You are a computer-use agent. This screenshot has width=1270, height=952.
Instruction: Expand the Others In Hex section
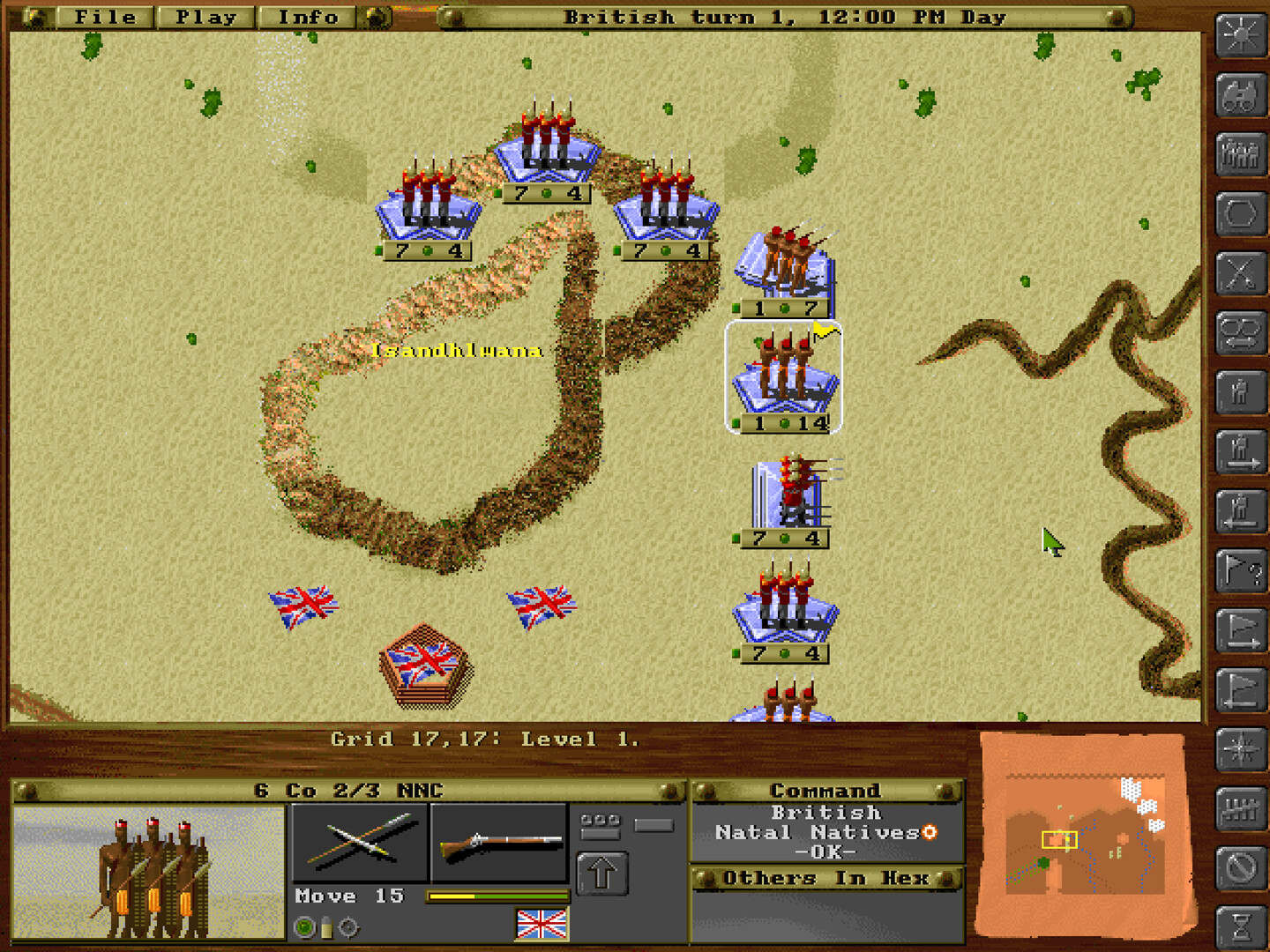coord(827,878)
